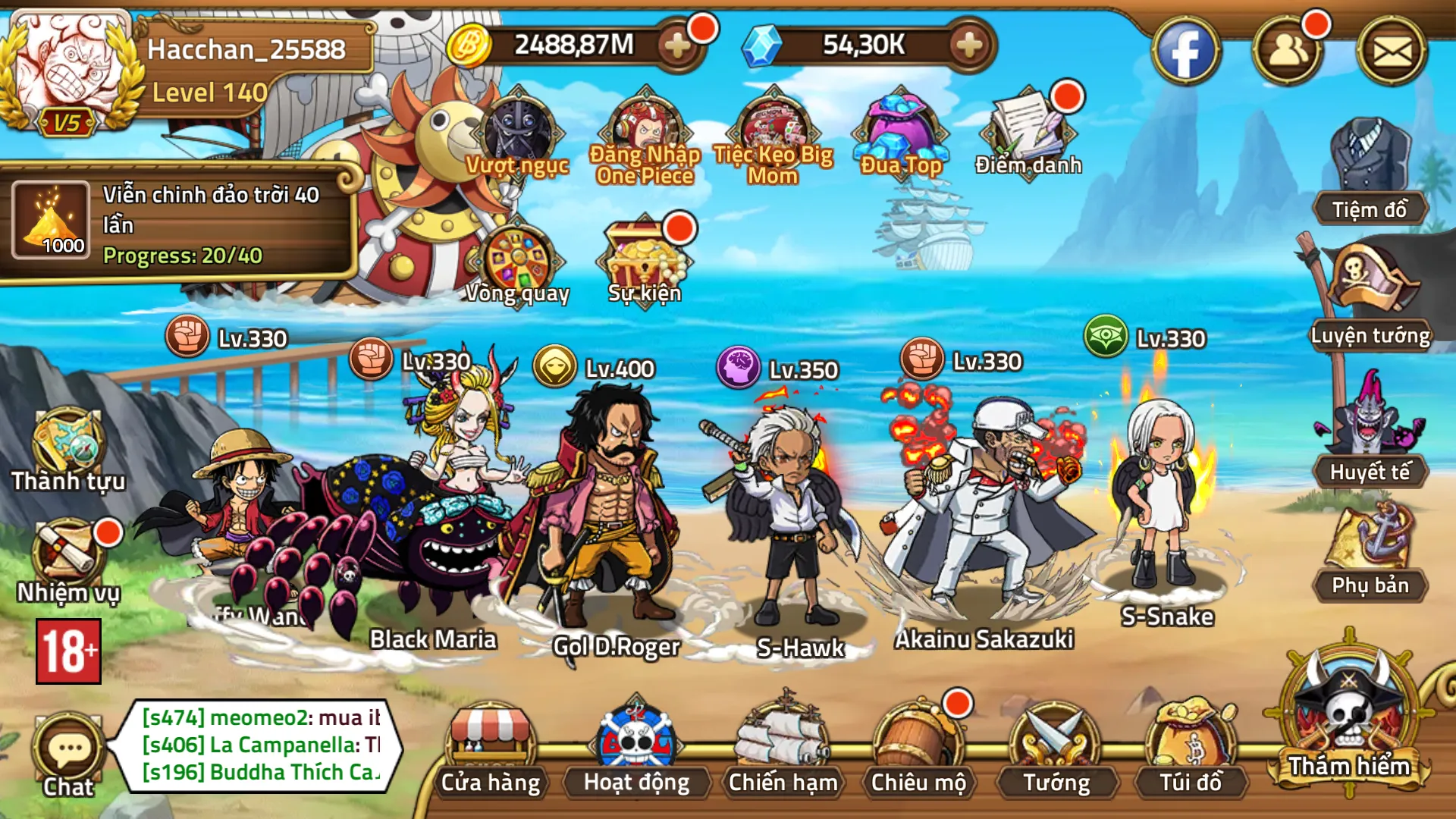Open the Hoạt động activities menu
1456x819 pixels.
click(x=636, y=747)
